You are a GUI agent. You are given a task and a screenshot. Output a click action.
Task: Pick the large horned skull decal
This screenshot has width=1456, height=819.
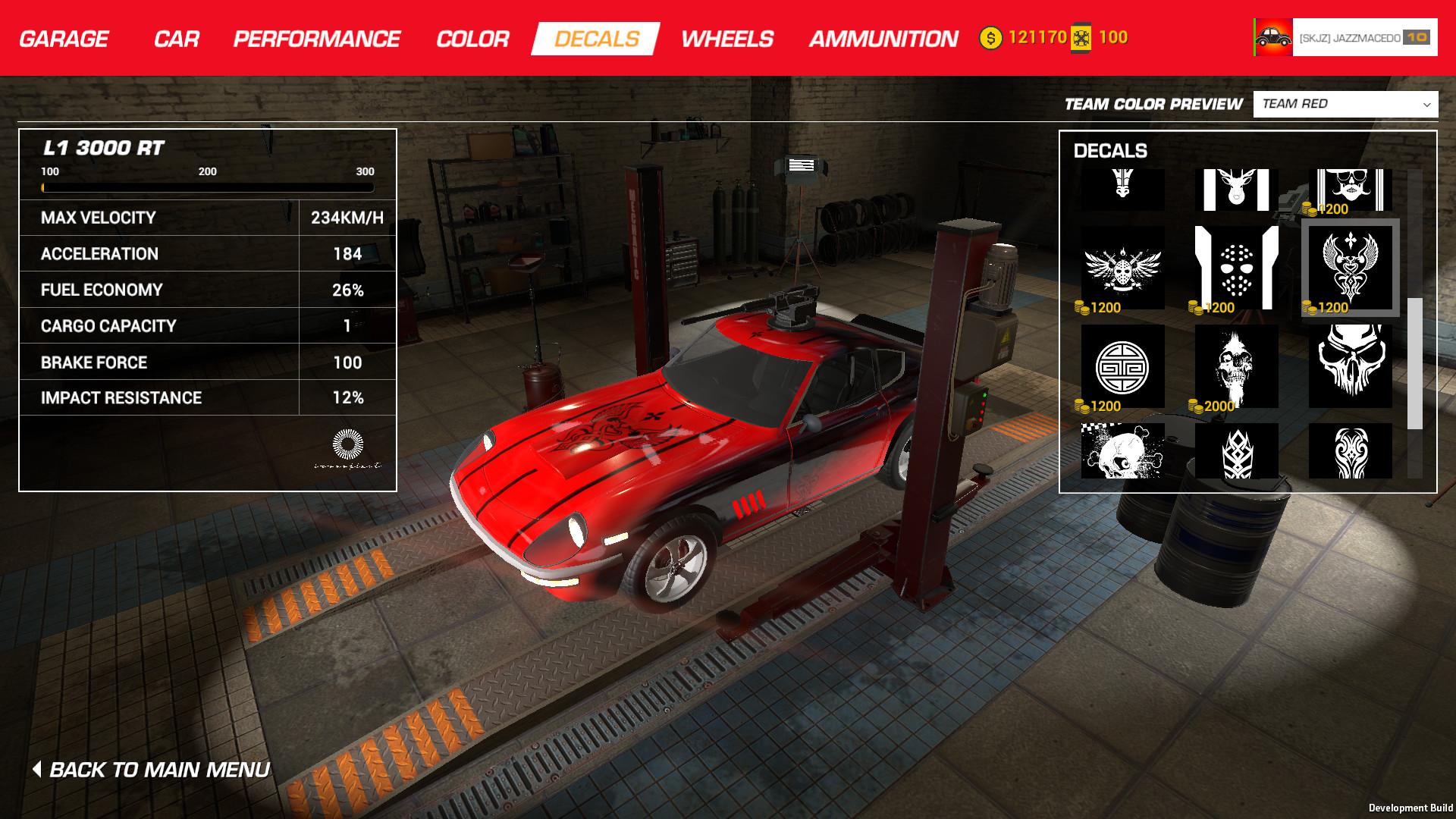point(1350,366)
